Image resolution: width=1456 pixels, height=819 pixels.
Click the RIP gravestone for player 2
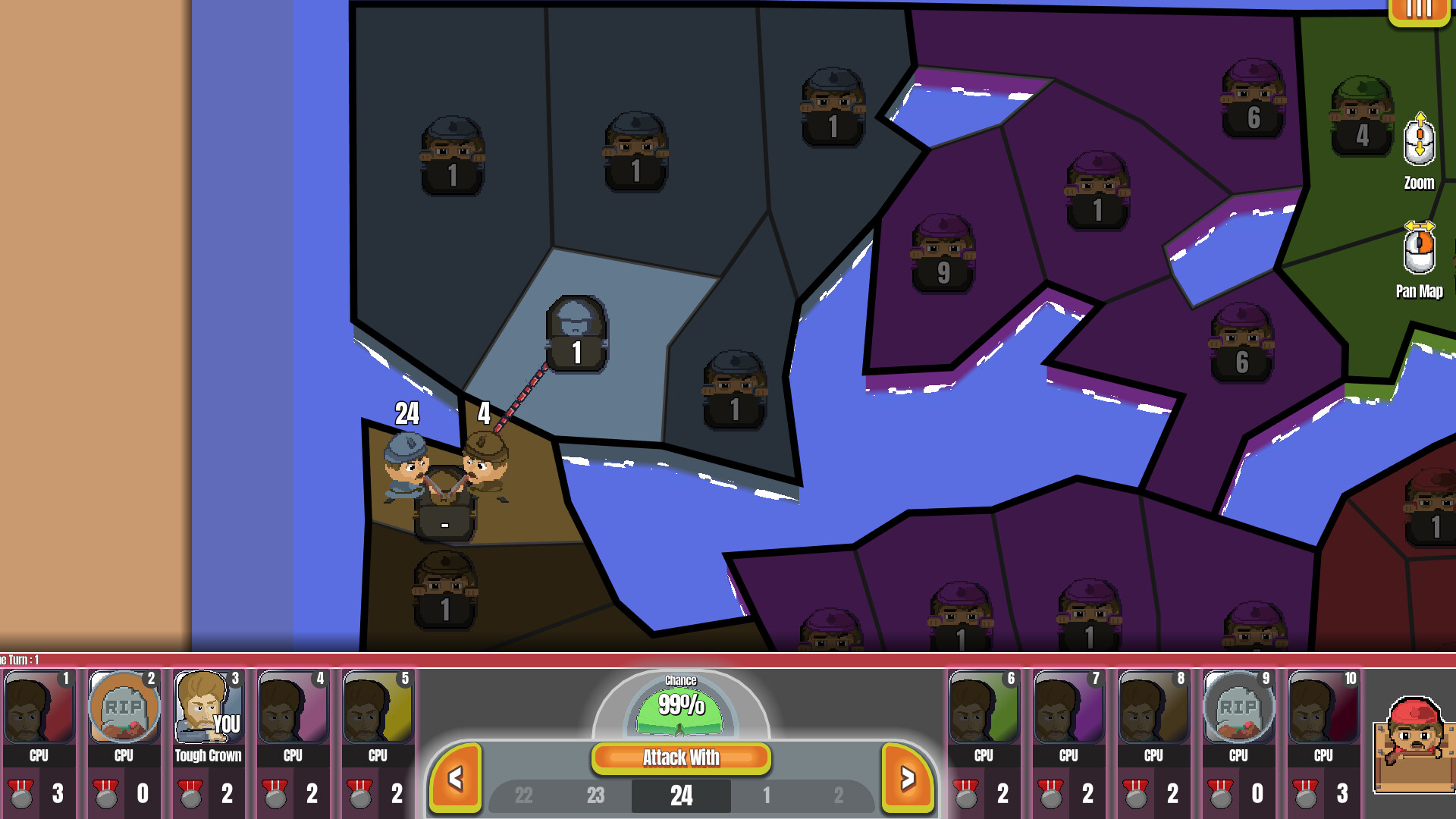[123, 707]
